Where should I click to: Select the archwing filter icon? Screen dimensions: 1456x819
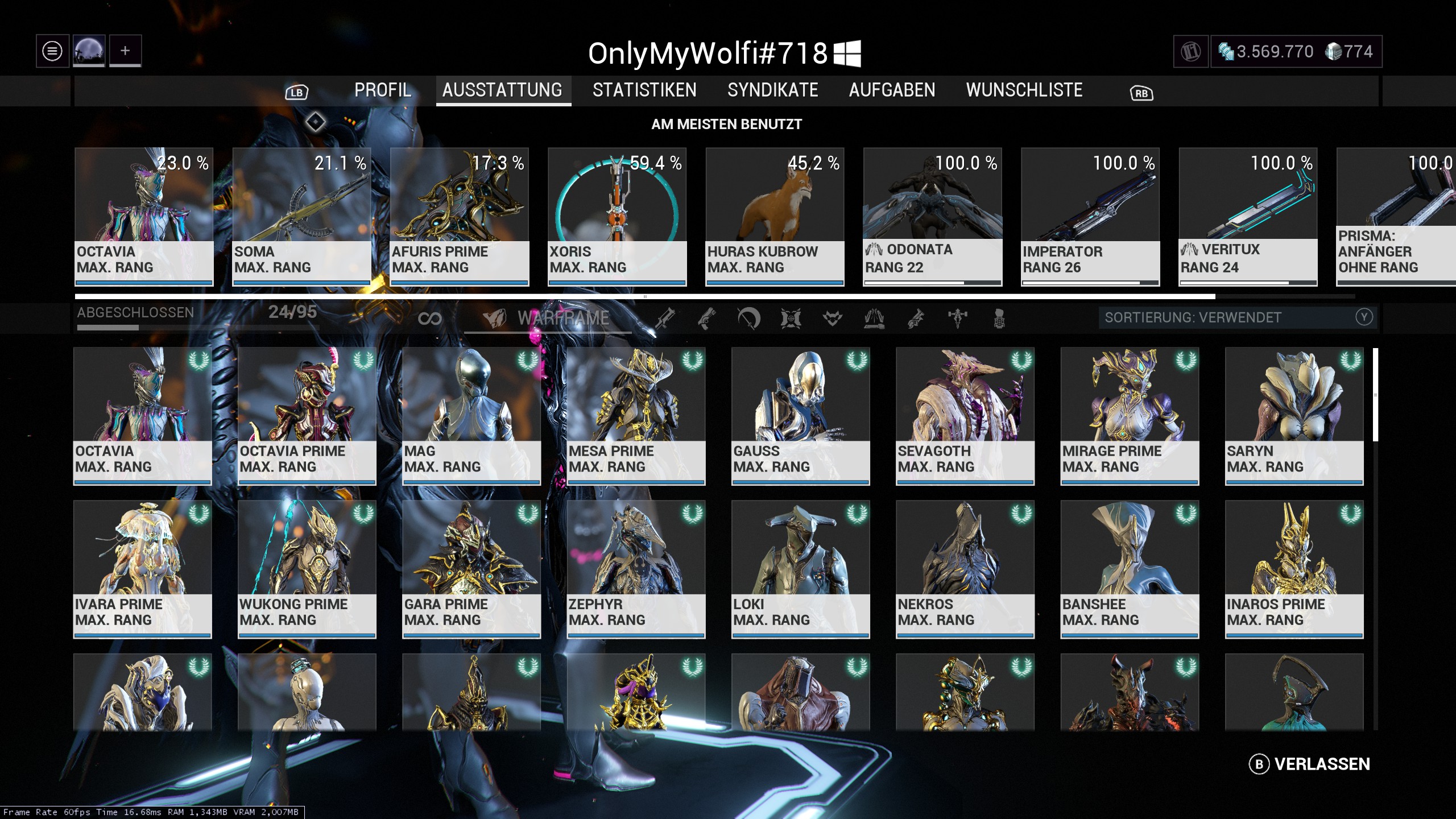pyautogui.click(x=873, y=318)
